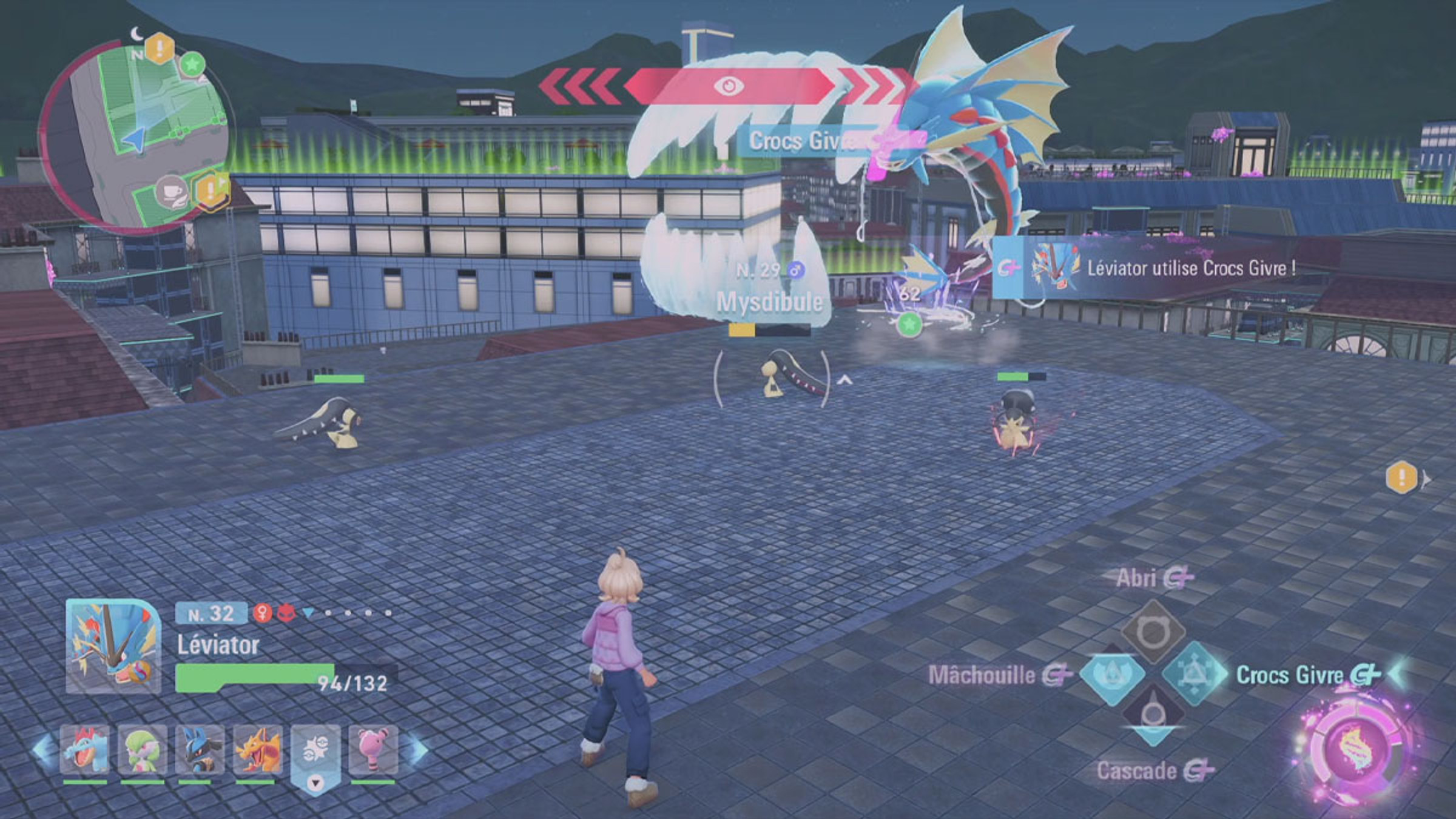Viewport: 1456px width, 819px height.
Task: Click the party bar left arrow
Action: click(x=42, y=750)
